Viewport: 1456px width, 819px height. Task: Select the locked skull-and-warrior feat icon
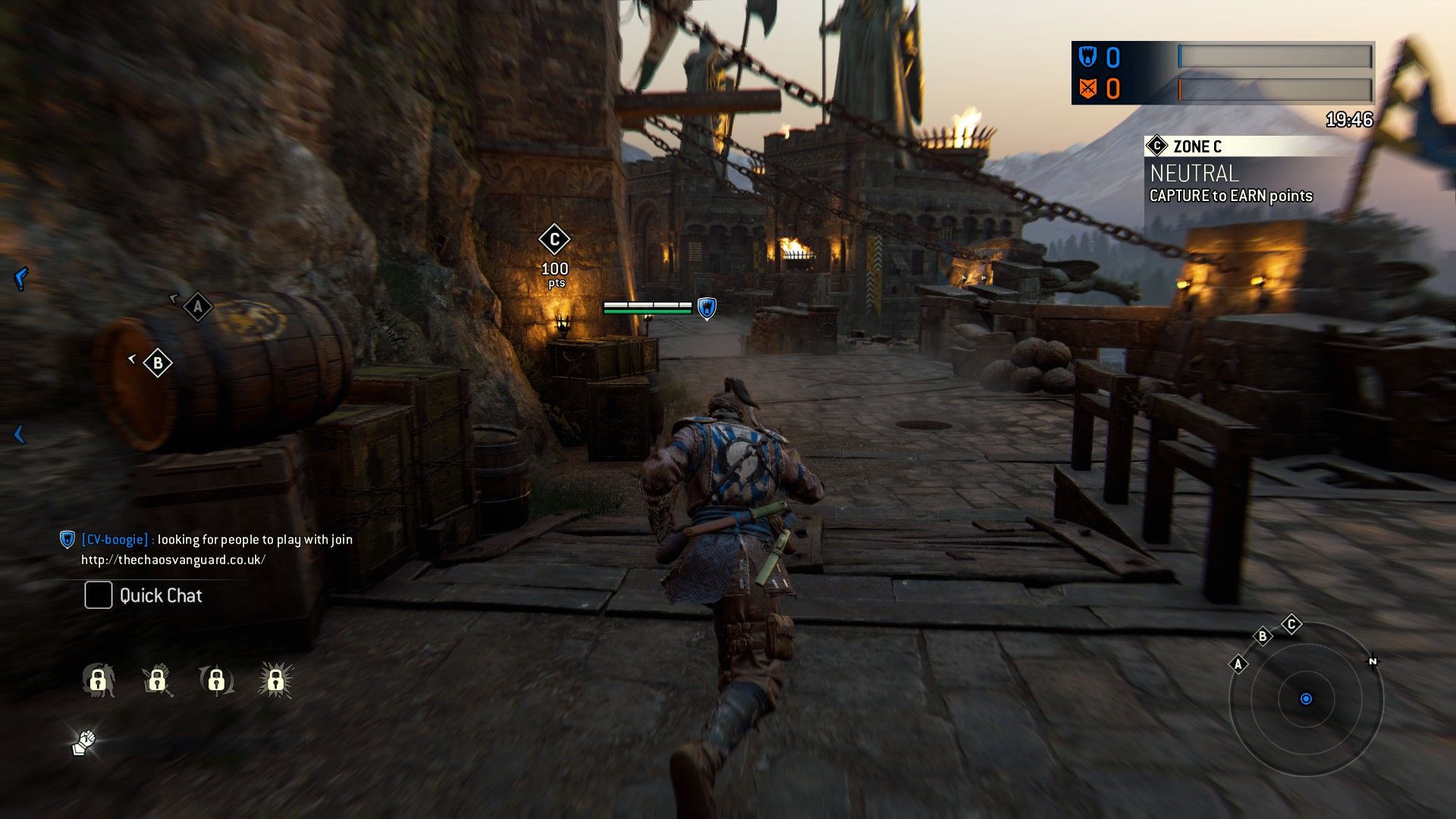pyautogui.click(x=98, y=680)
